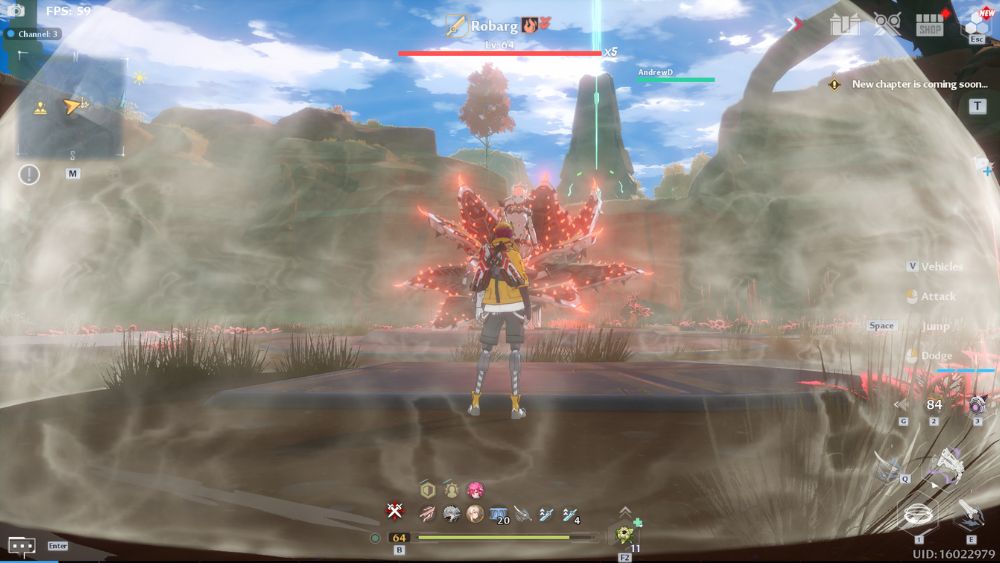
Task: Switch to the sword weapon slot
Action: (x=968, y=514)
